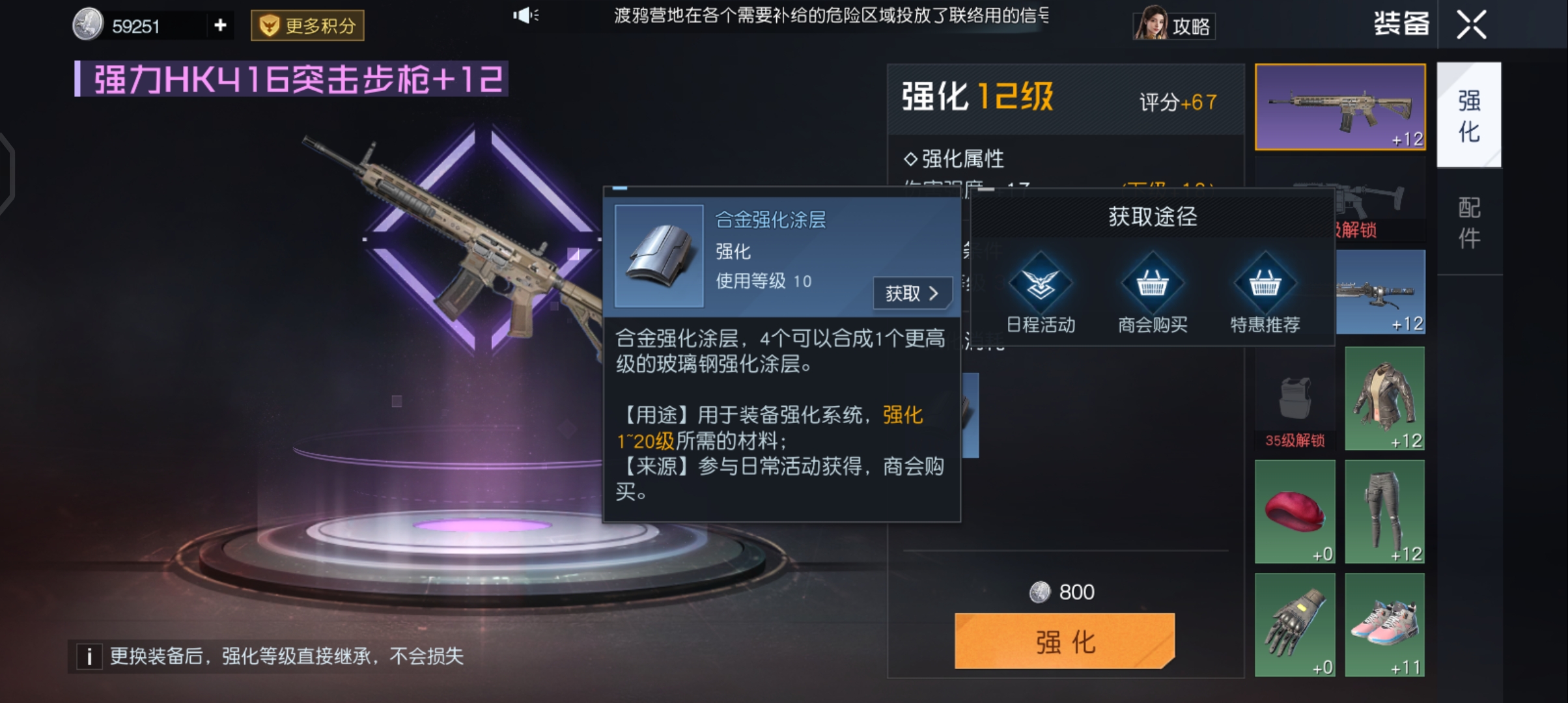Open the 更多积分 points panel
1568x703 pixels.
(306, 25)
